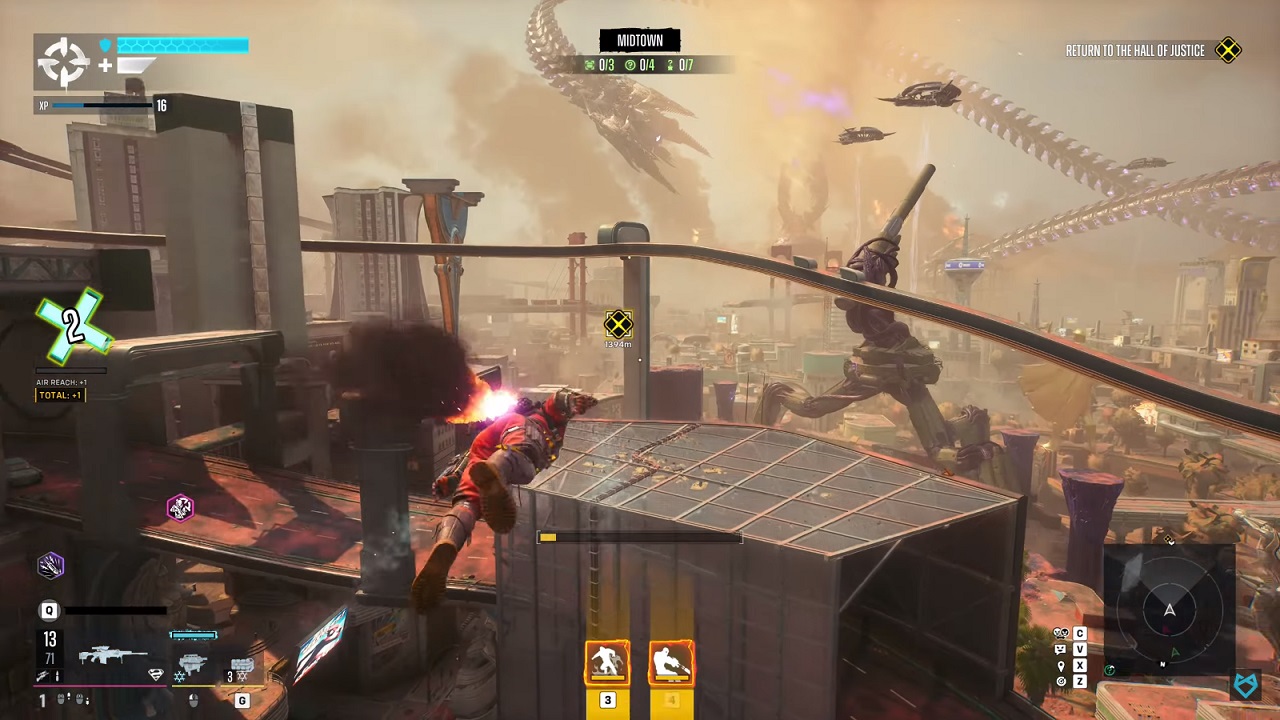Click the green X combo multiplier badge
The height and width of the screenshot is (720, 1280).
pos(72,325)
